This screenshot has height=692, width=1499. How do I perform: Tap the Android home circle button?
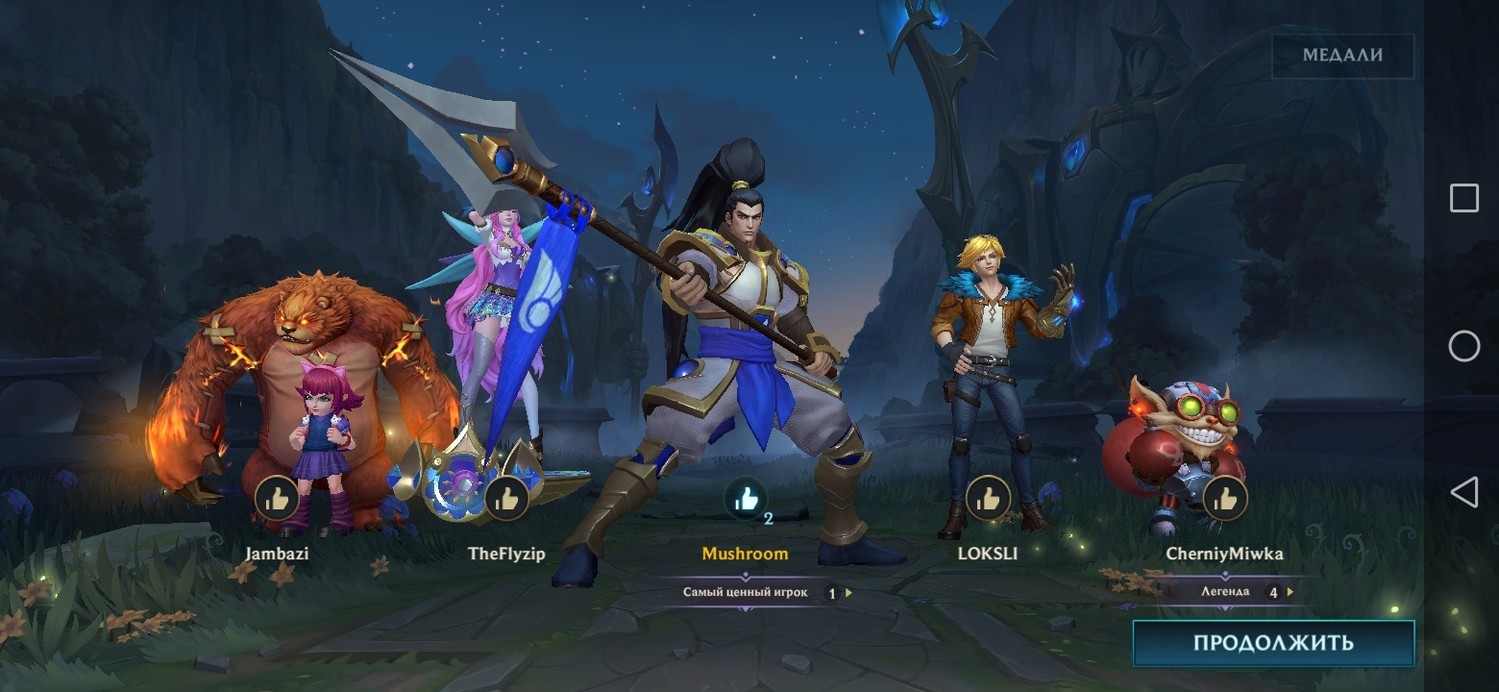[1464, 346]
